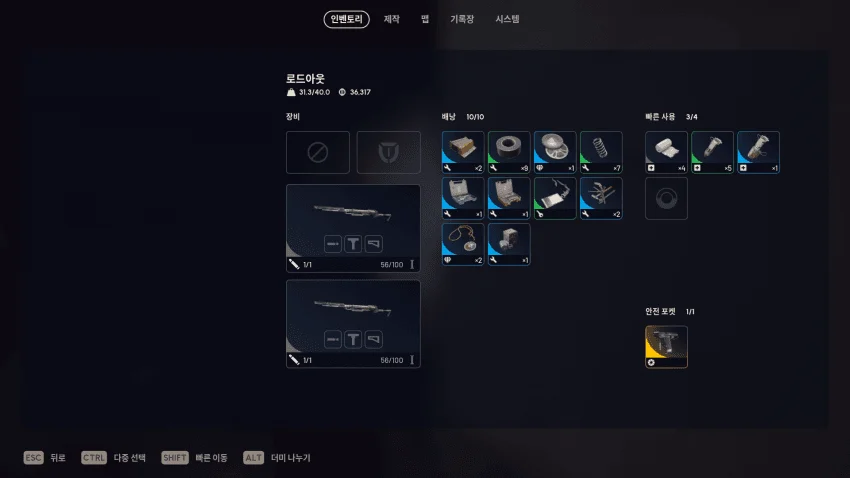The width and height of the screenshot is (850, 478).
Task: Select the 인벤토리 tab
Action: click(x=346, y=19)
